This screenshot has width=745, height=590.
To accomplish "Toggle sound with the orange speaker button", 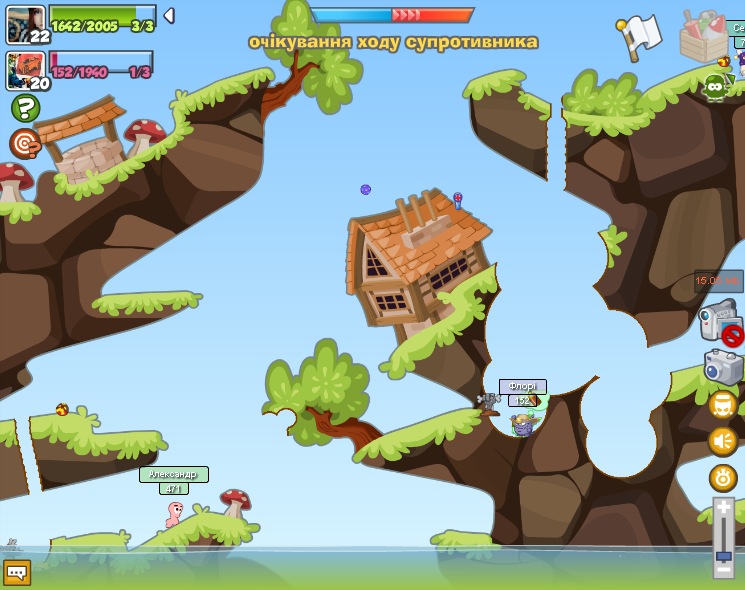I will (723, 441).
